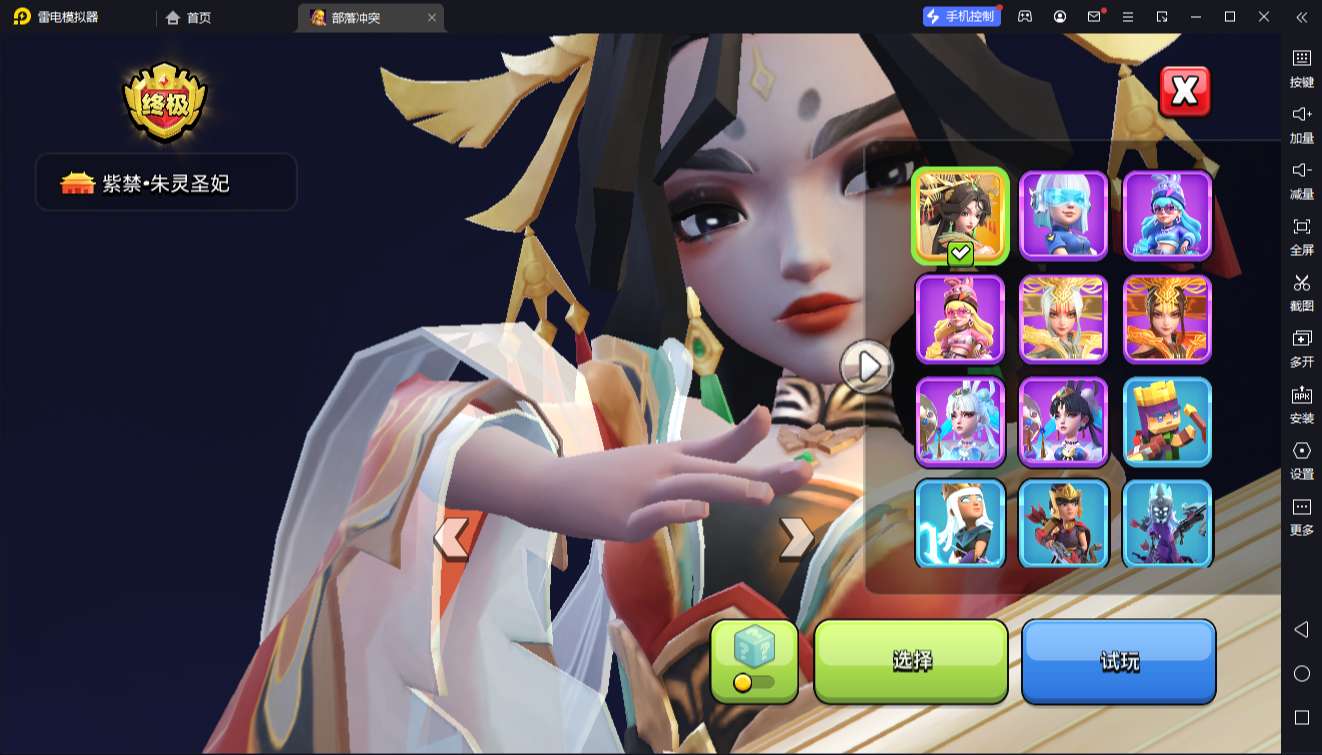Open the emulator's 截图 screenshot tool
Image resolution: width=1322 pixels, height=755 pixels.
[1301, 292]
